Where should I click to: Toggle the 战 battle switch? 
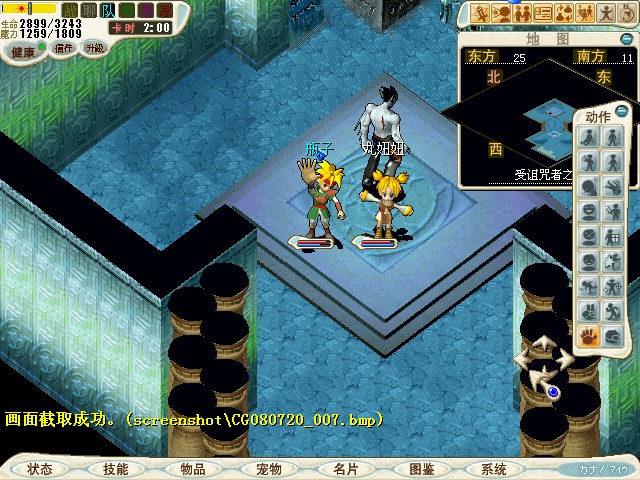70,10
